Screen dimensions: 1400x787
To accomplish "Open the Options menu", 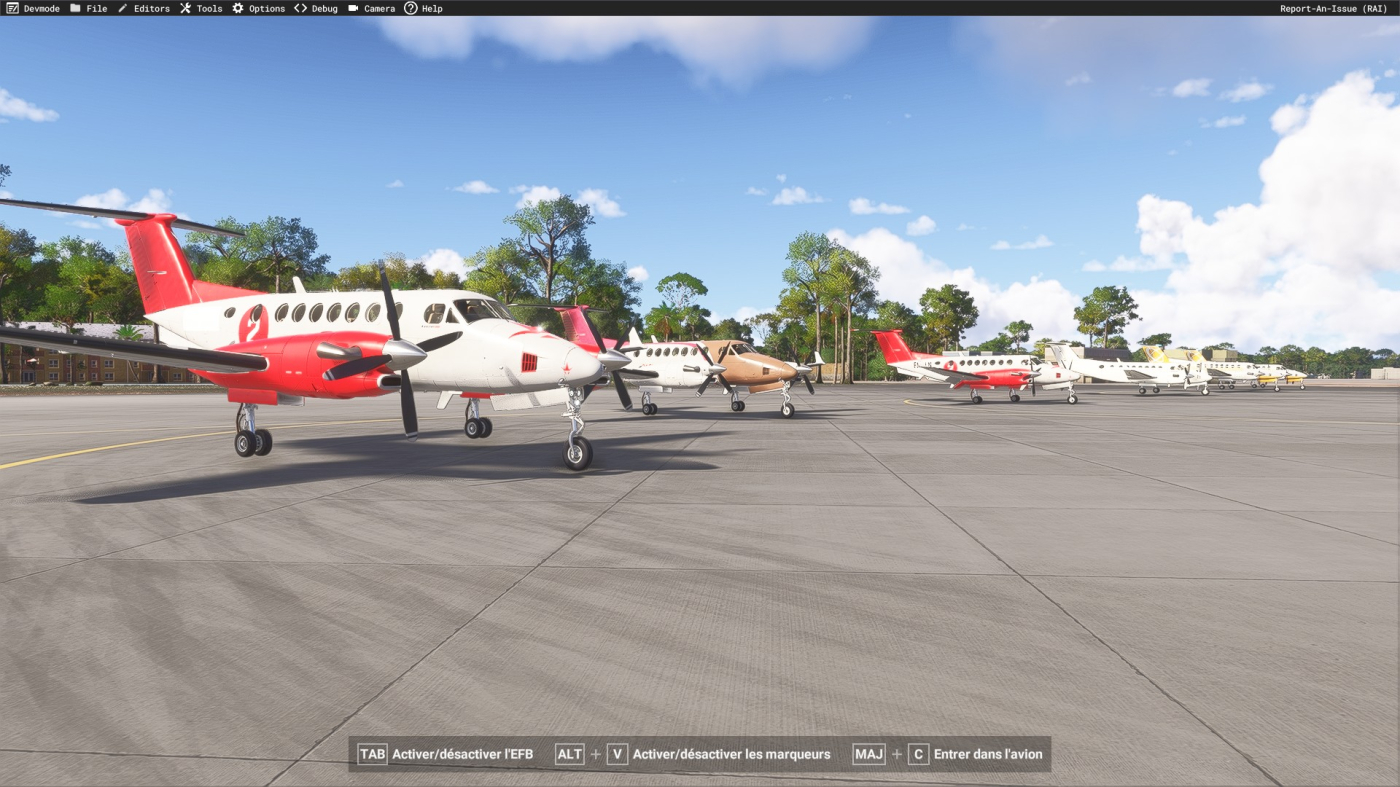I will click(x=258, y=8).
